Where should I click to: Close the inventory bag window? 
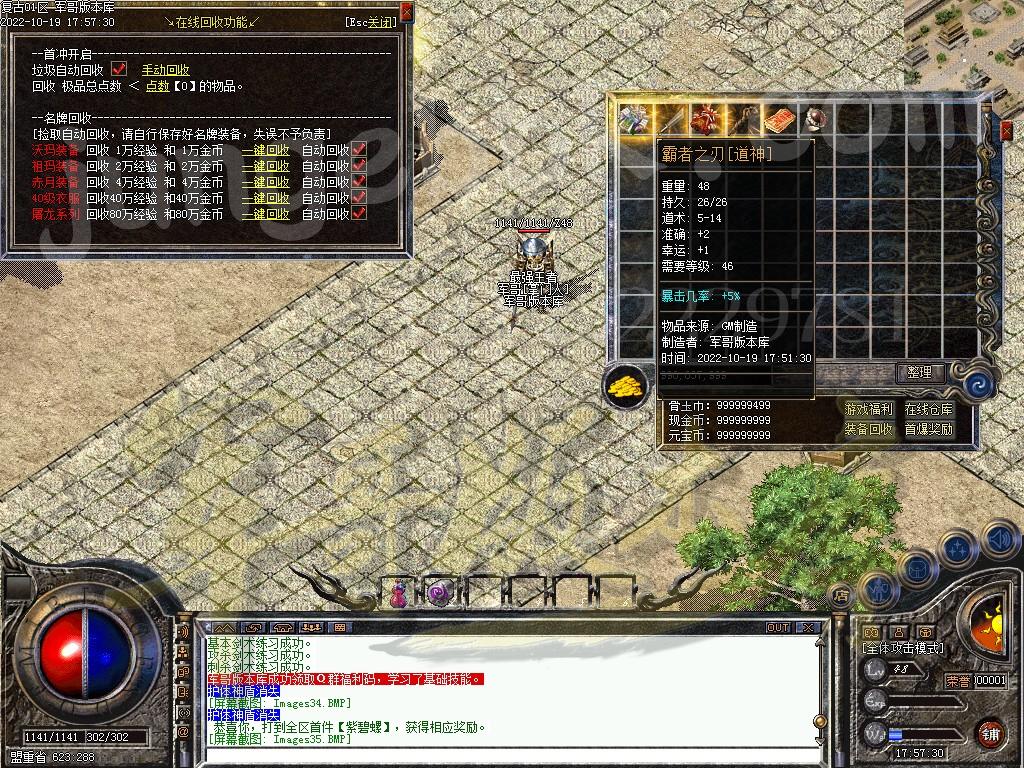pyautogui.click(x=1006, y=130)
